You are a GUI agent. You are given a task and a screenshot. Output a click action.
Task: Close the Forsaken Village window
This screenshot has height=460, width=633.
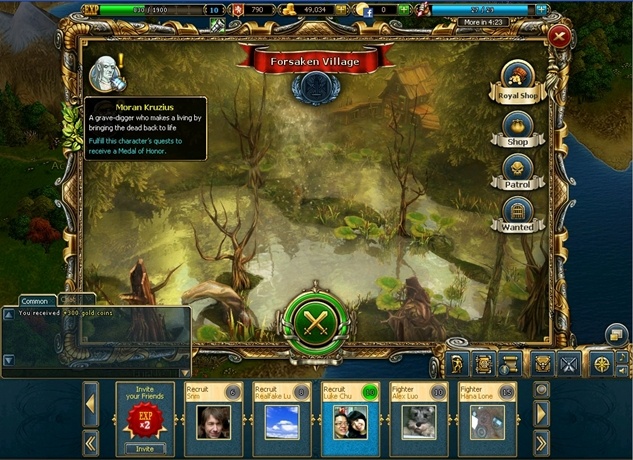coord(557,37)
